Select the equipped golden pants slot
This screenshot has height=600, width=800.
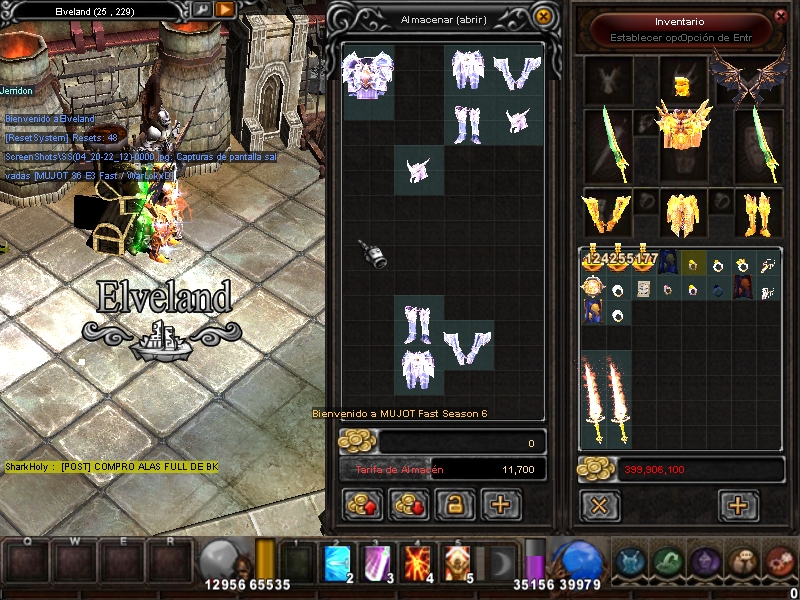(x=682, y=212)
